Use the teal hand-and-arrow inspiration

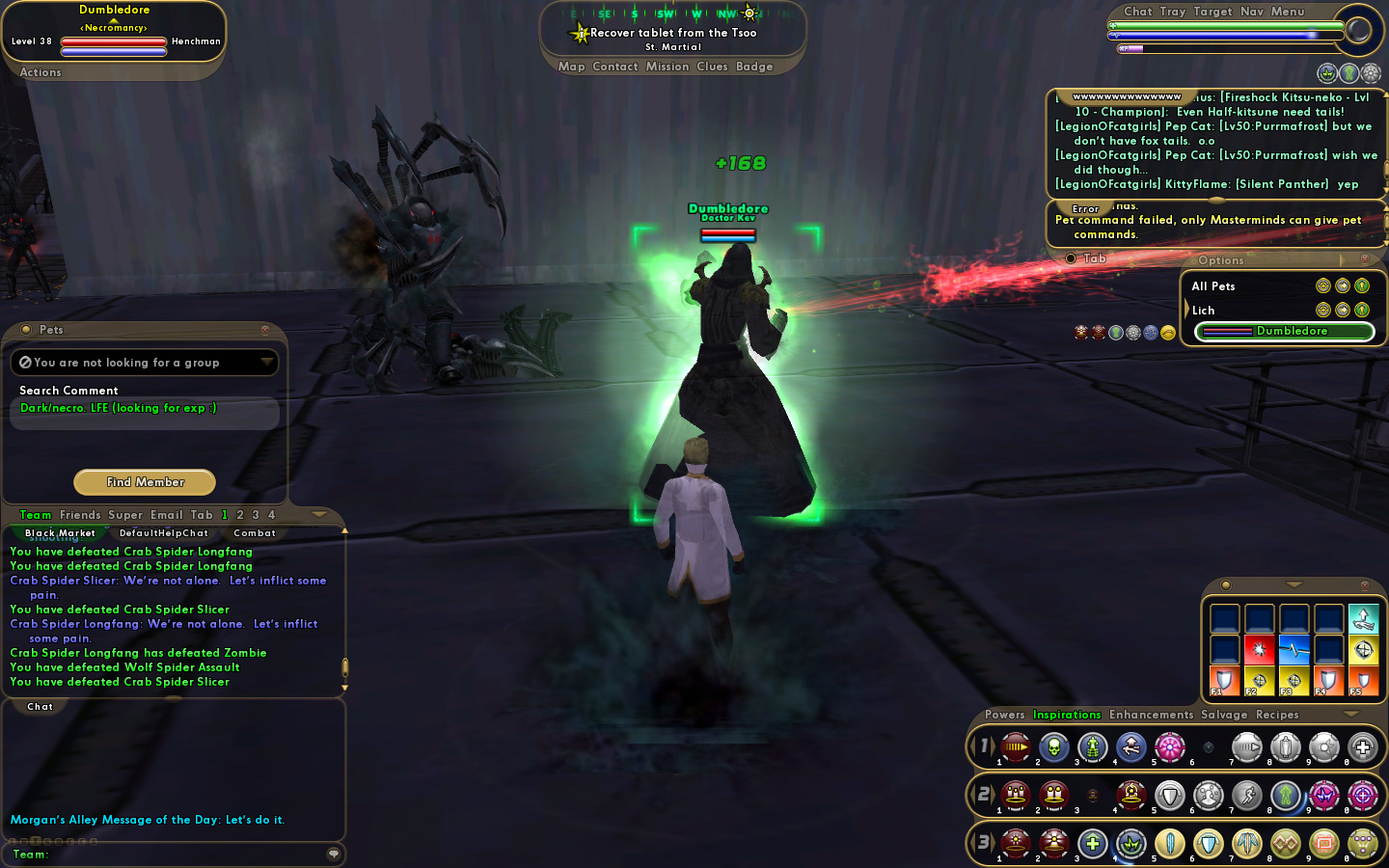(x=1363, y=617)
